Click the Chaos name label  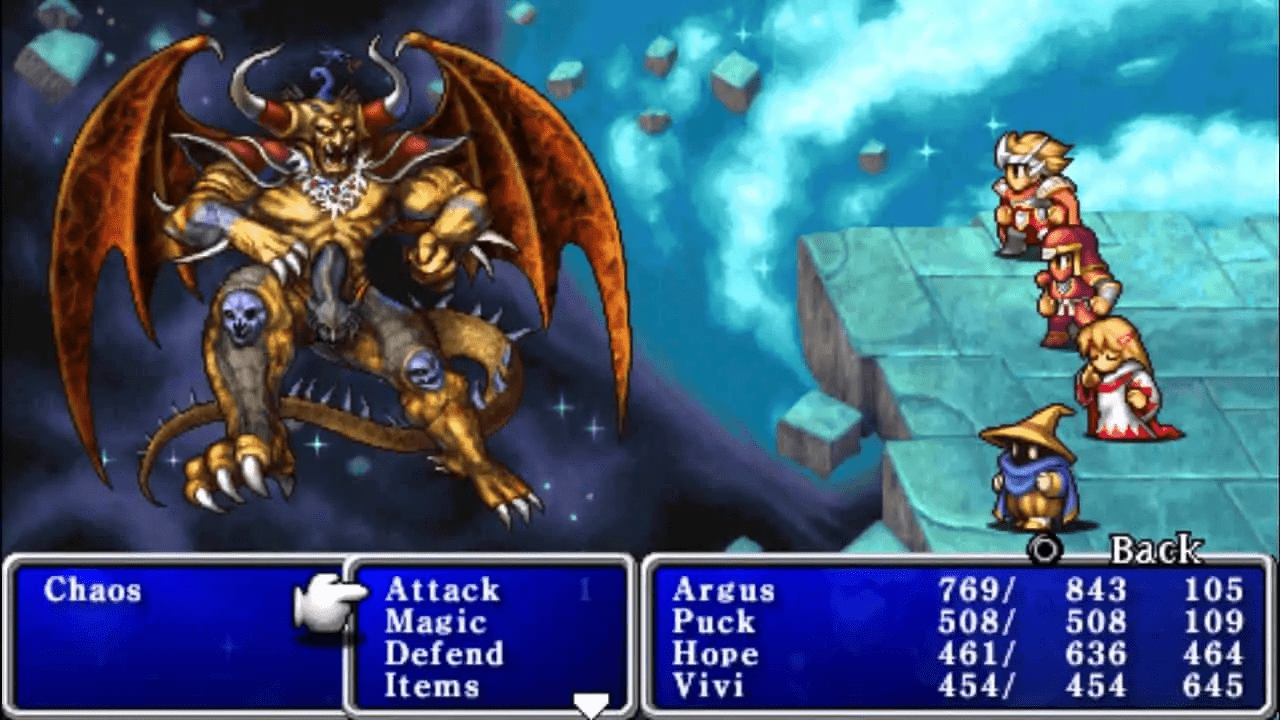tap(96, 590)
